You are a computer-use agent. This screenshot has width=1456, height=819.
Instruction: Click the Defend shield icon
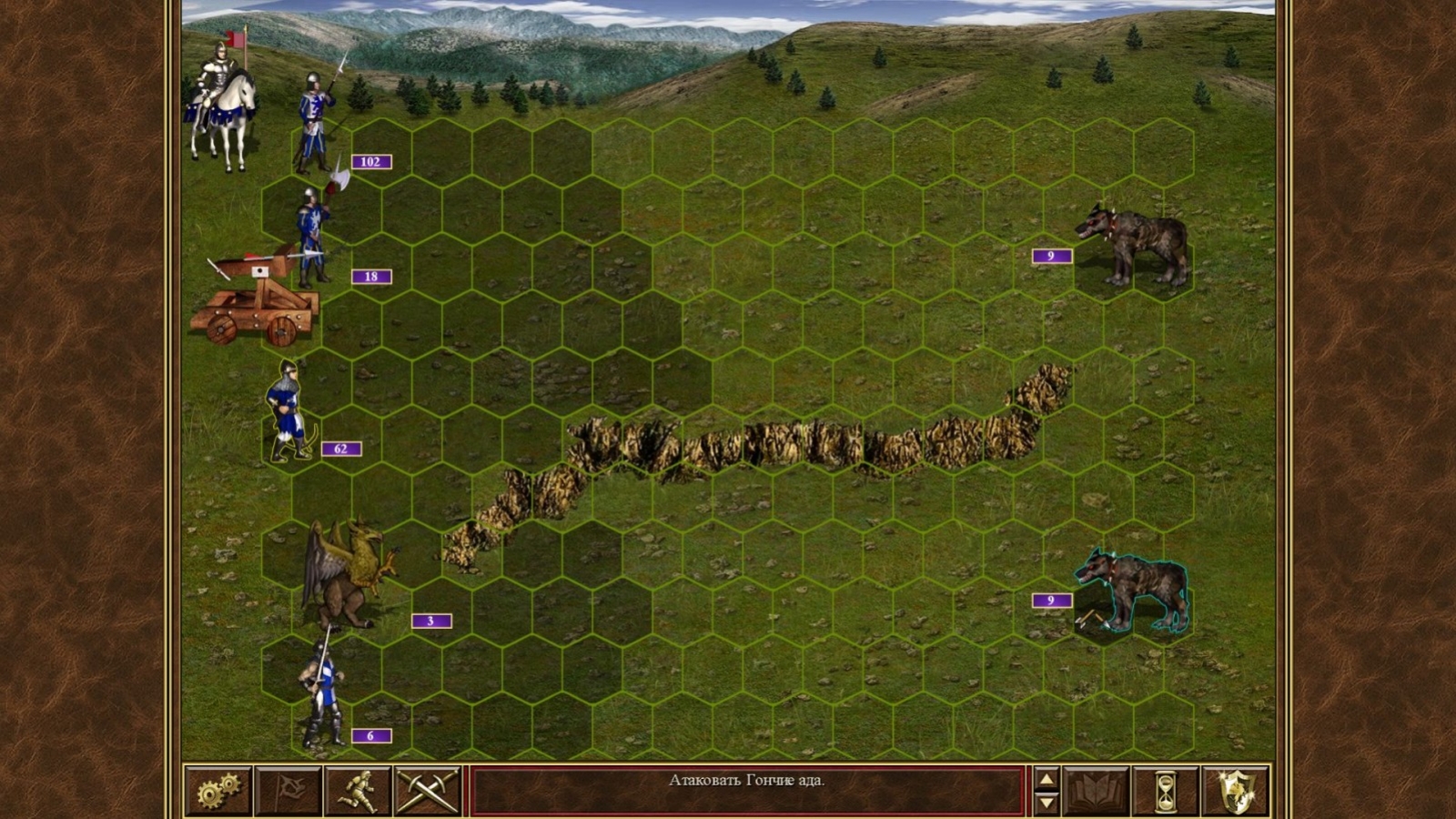click(1238, 790)
